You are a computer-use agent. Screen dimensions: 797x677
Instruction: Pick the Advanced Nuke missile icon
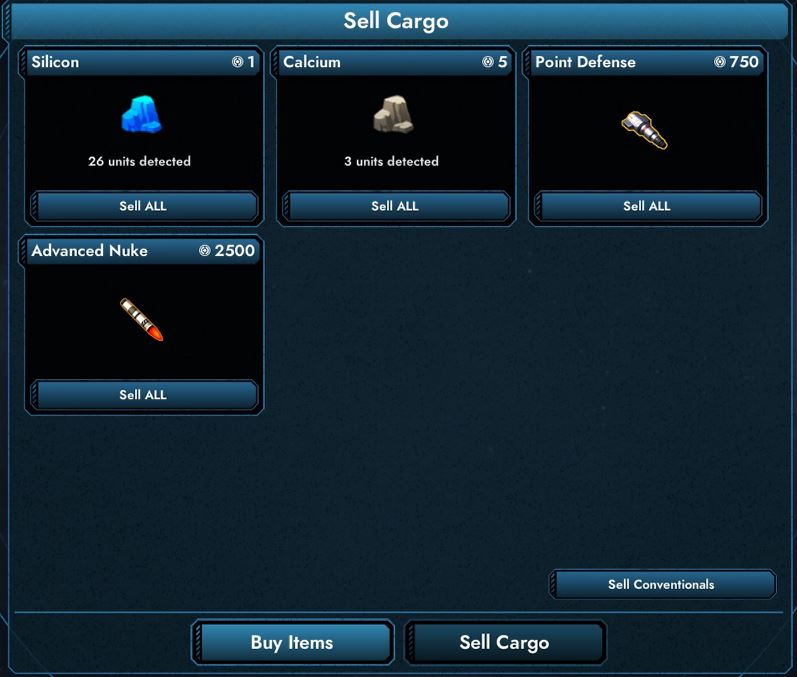click(x=141, y=319)
